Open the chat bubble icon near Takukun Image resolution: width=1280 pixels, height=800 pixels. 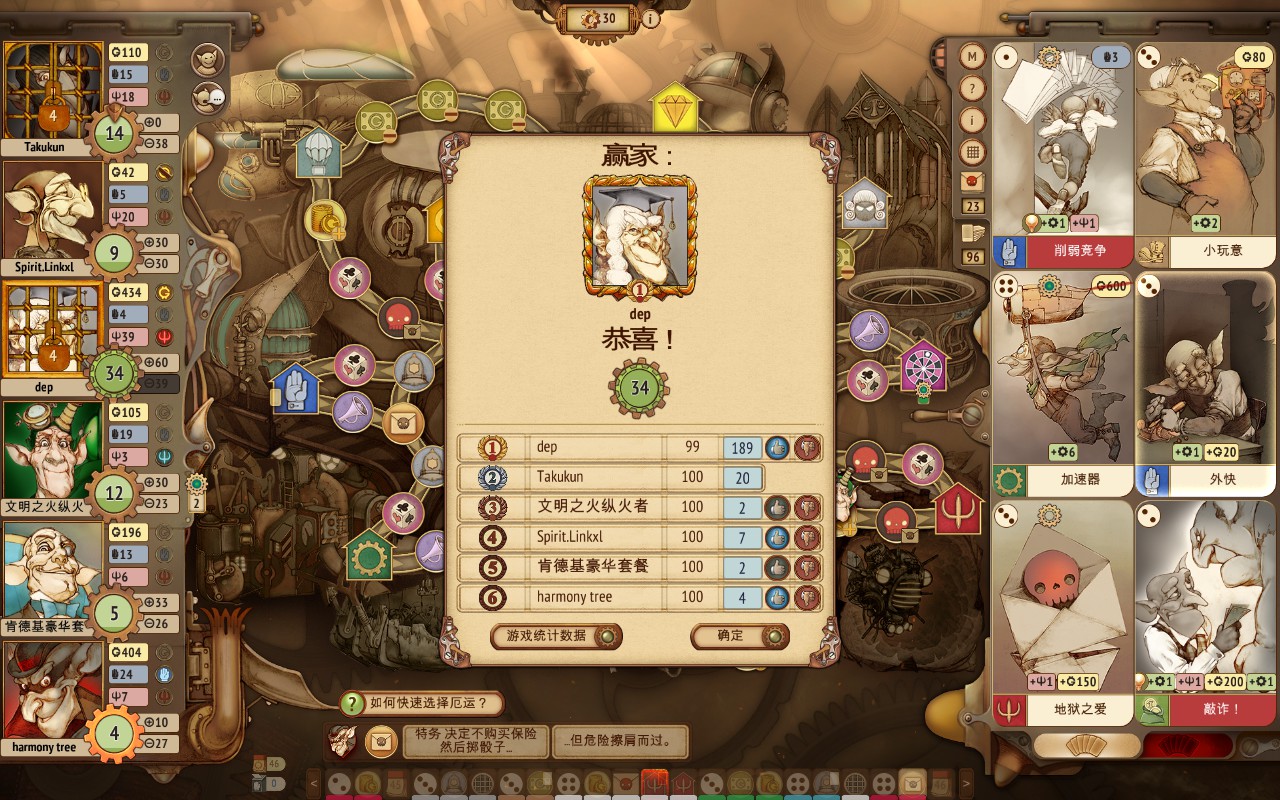click(x=209, y=96)
